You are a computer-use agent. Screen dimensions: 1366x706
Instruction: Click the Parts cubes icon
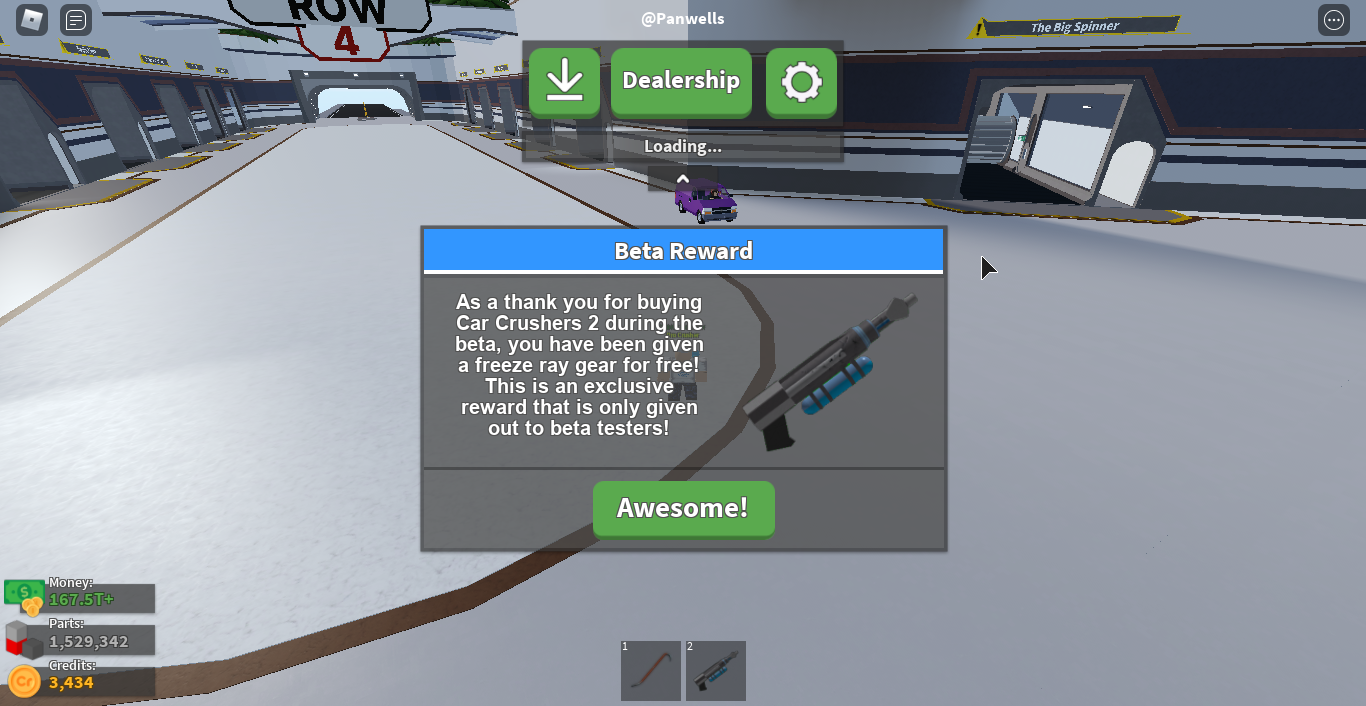(x=24, y=640)
